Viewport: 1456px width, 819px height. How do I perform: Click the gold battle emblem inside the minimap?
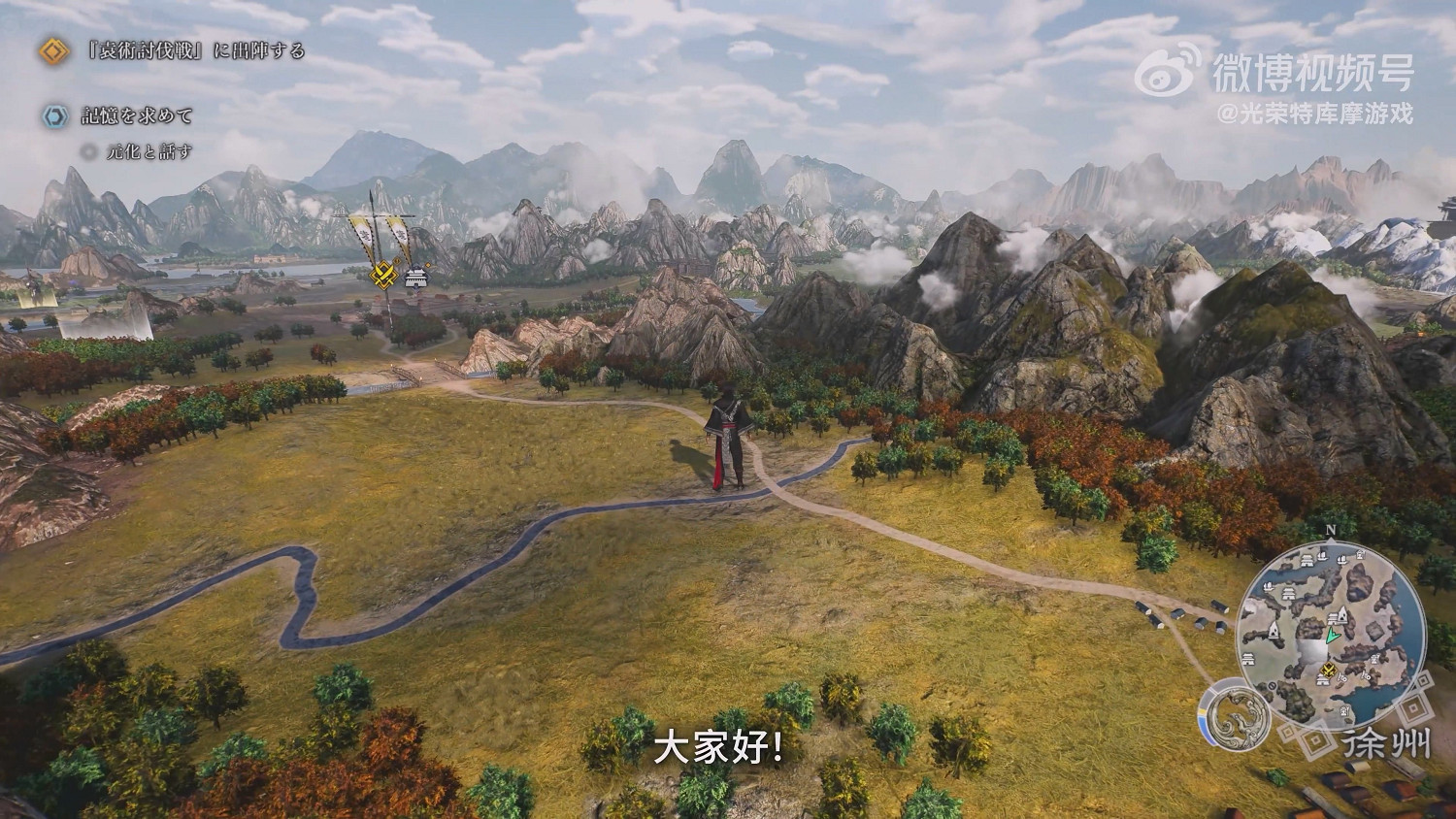pyautogui.click(x=1327, y=668)
